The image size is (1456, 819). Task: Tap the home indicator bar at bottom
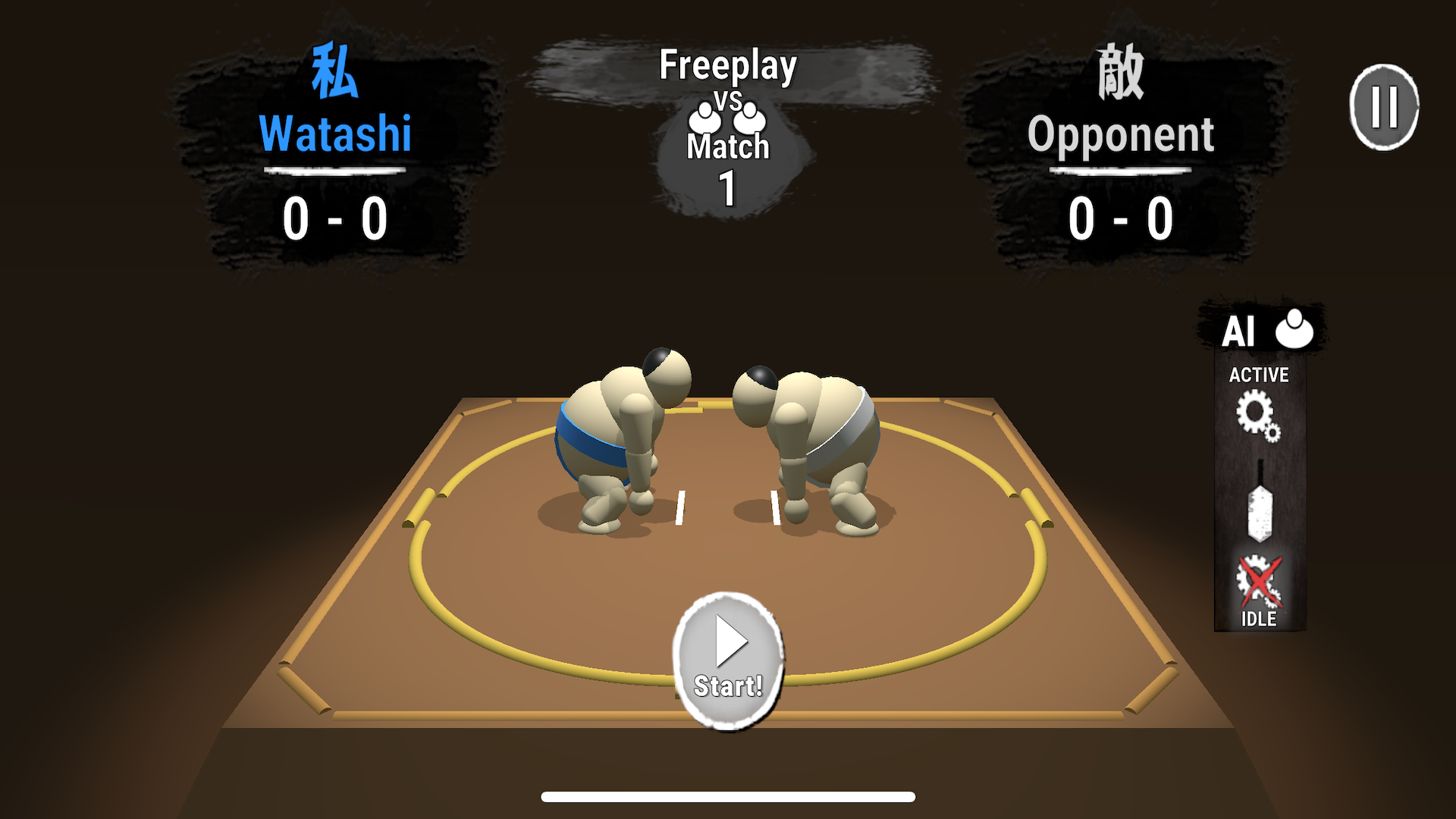pyautogui.click(x=727, y=797)
